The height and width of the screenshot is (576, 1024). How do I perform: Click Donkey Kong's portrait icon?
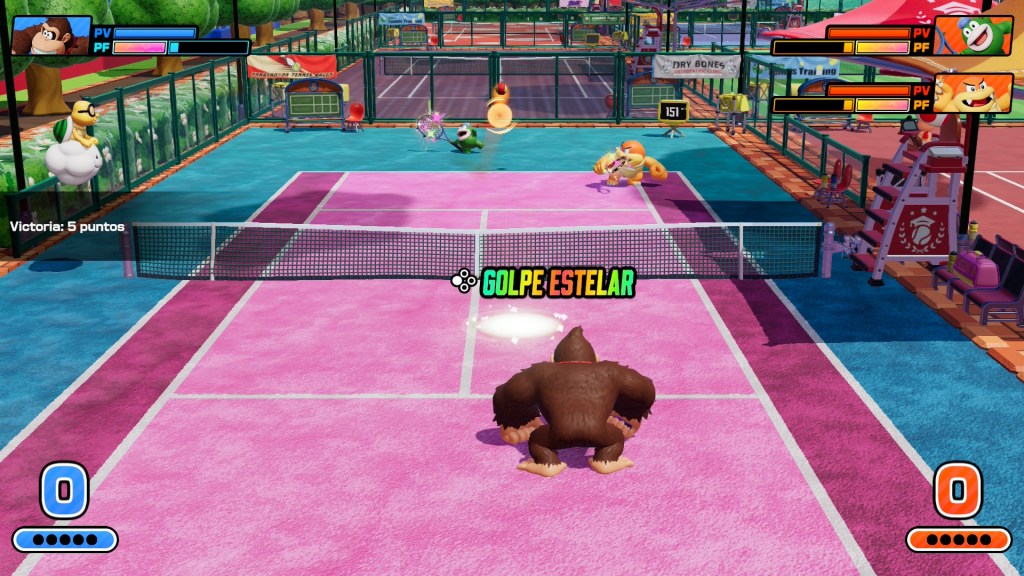(x=49, y=36)
